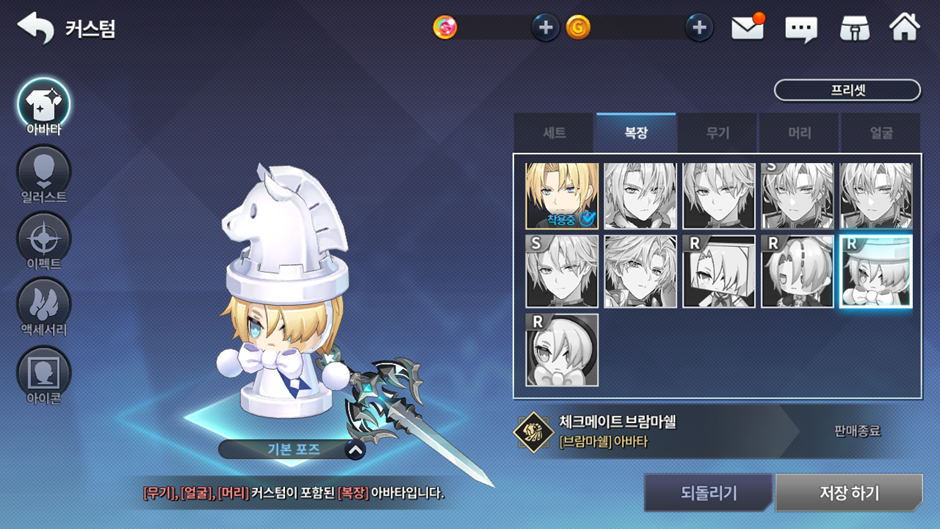Switch to the 머리 hair tab
This screenshot has width=940, height=529.
pyautogui.click(x=799, y=133)
